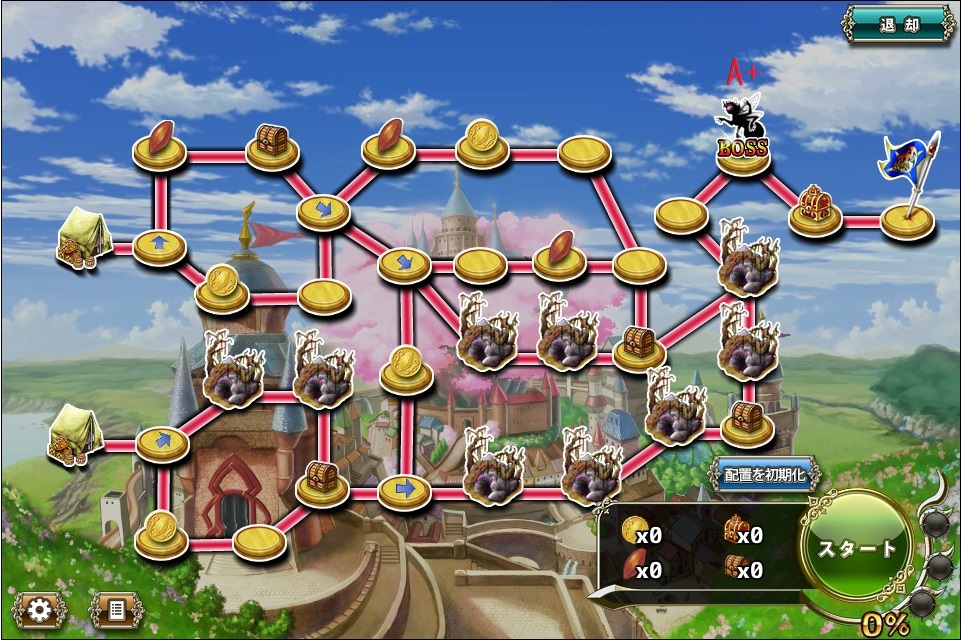Open the gear settings menu
The image size is (961, 640).
tap(39, 607)
